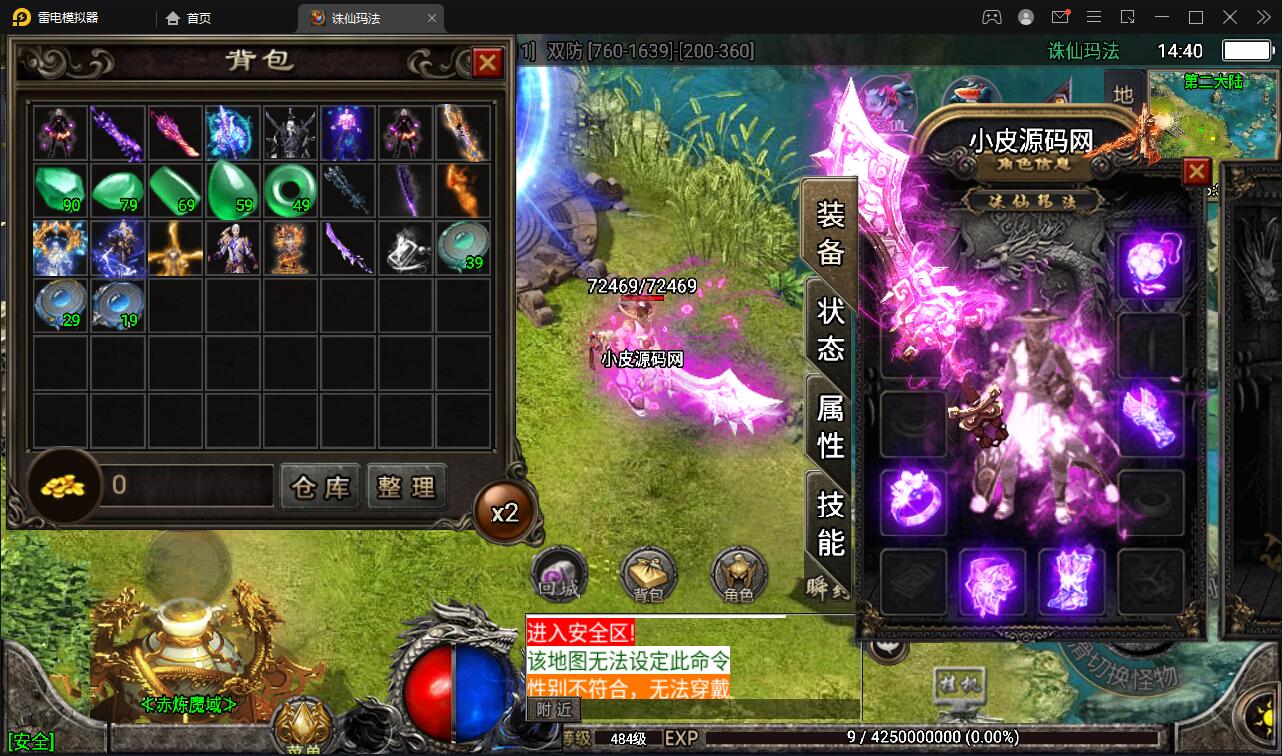
Task: Select the jade bracelet stacked 39
Action: 464,248
